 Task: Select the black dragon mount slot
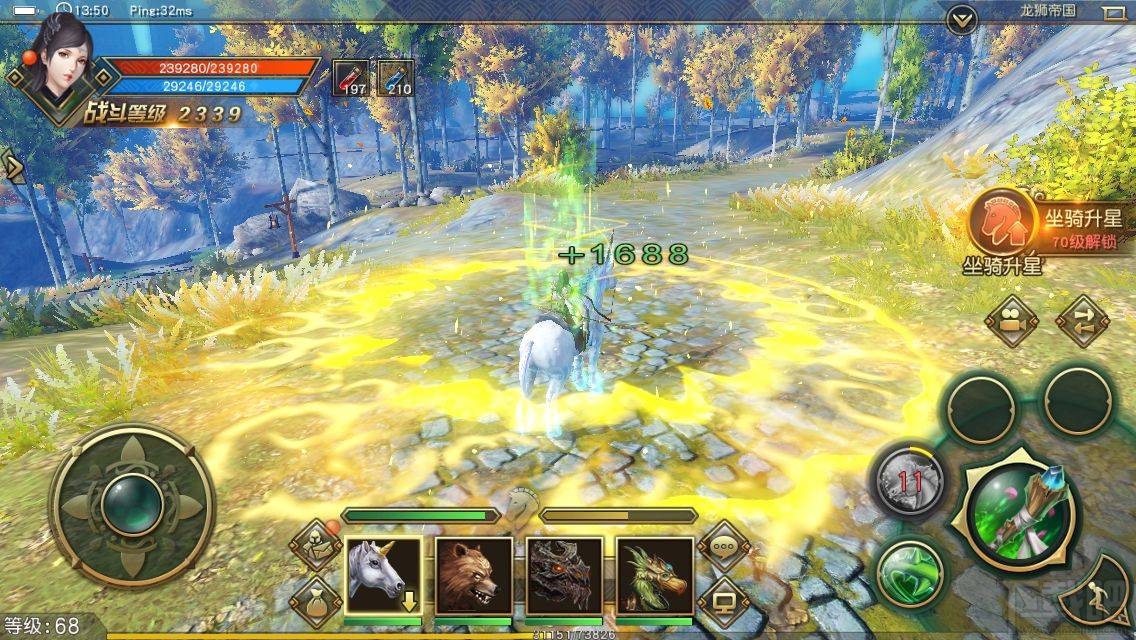coord(564,575)
